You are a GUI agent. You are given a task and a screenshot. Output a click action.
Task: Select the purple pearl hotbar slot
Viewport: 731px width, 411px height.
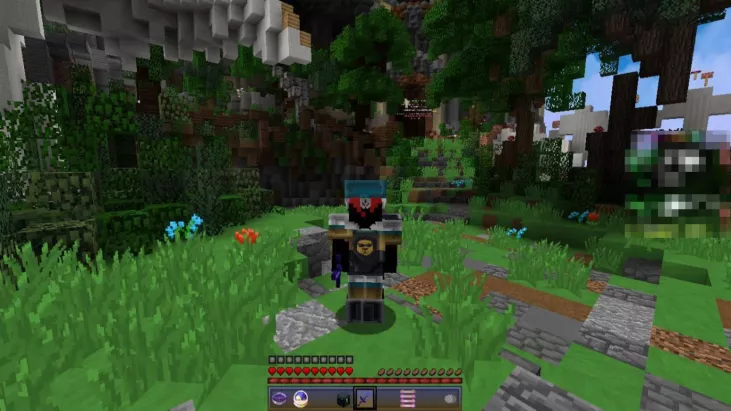pos(279,398)
